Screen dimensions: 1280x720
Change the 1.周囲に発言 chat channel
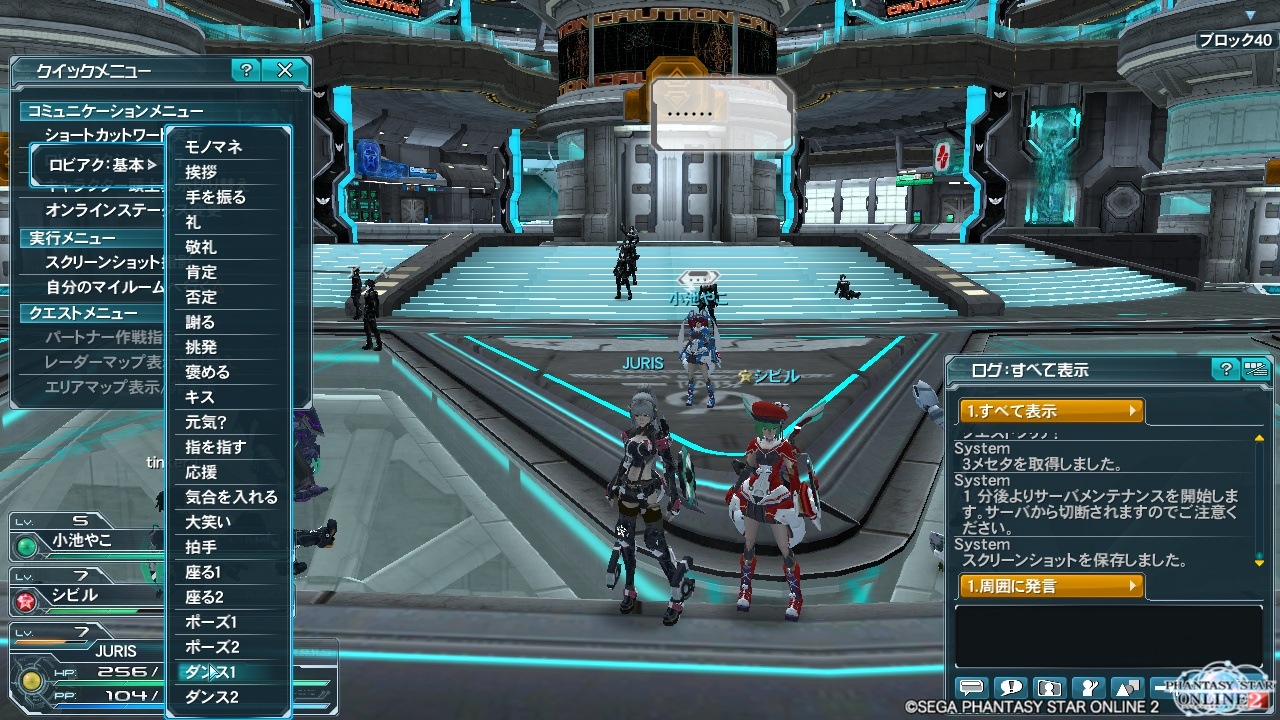pos(1051,586)
